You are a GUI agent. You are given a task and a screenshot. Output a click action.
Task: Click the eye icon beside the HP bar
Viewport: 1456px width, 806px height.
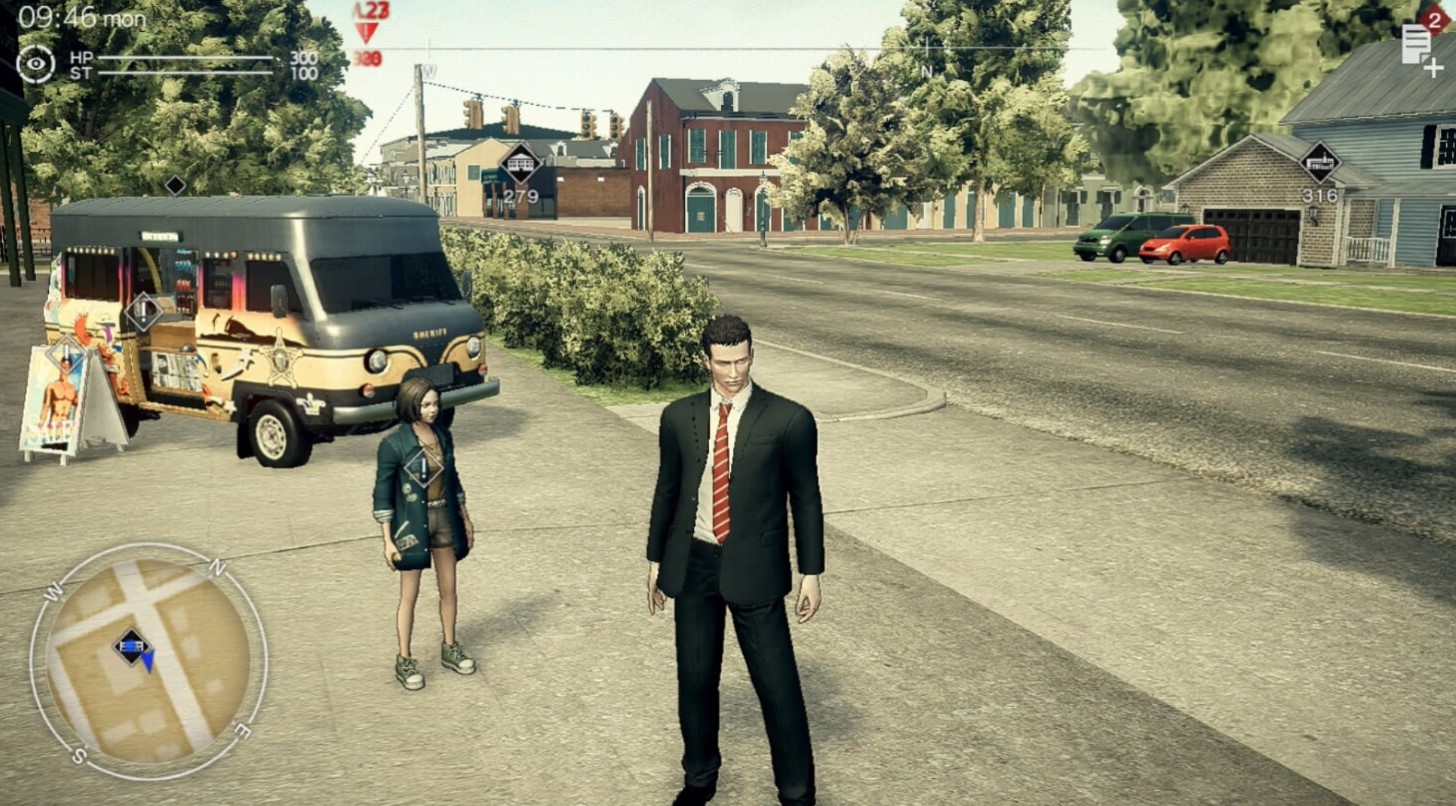click(x=35, y=64)
